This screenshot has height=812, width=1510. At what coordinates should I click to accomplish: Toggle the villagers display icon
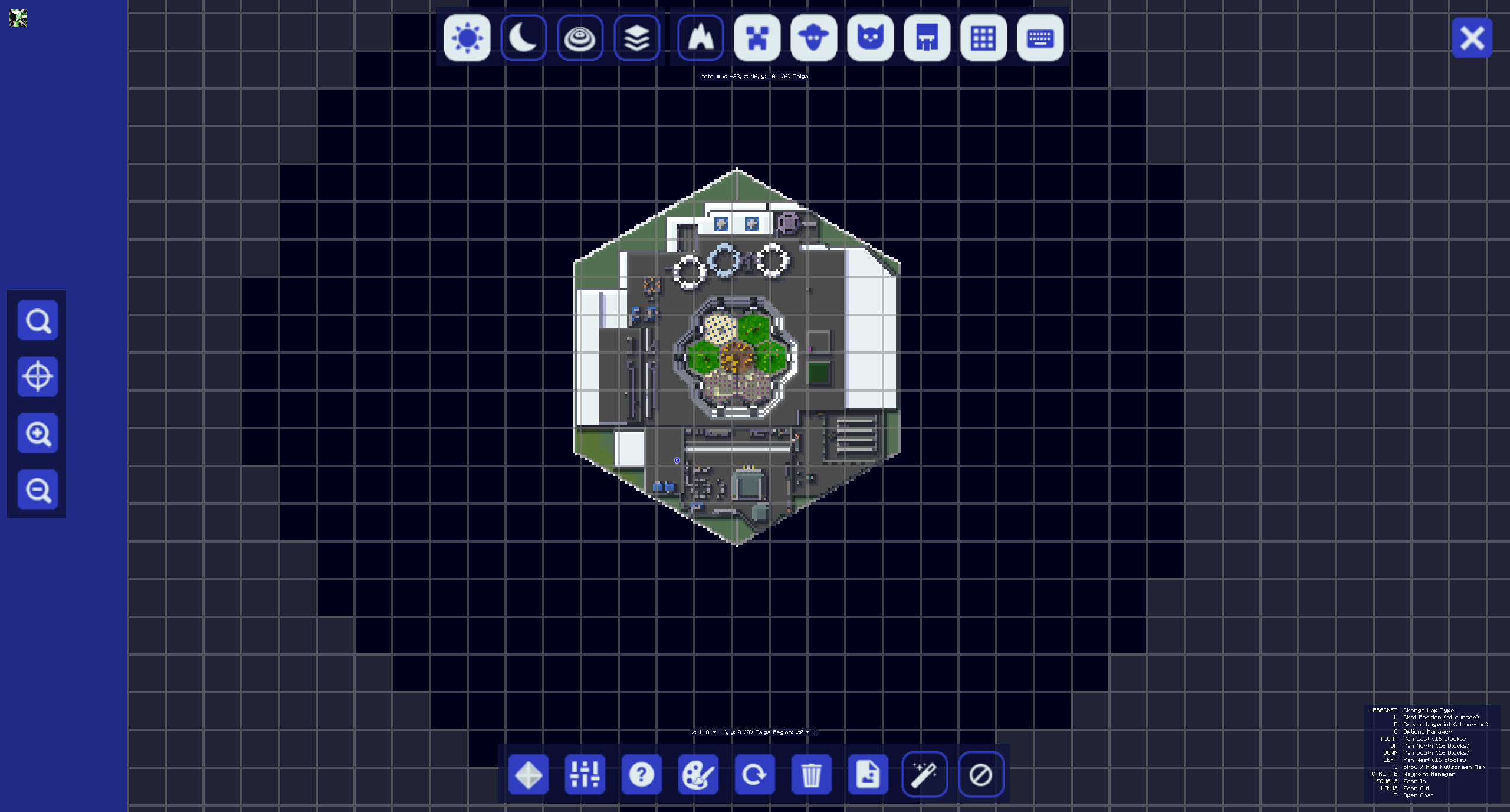[927, 38]
